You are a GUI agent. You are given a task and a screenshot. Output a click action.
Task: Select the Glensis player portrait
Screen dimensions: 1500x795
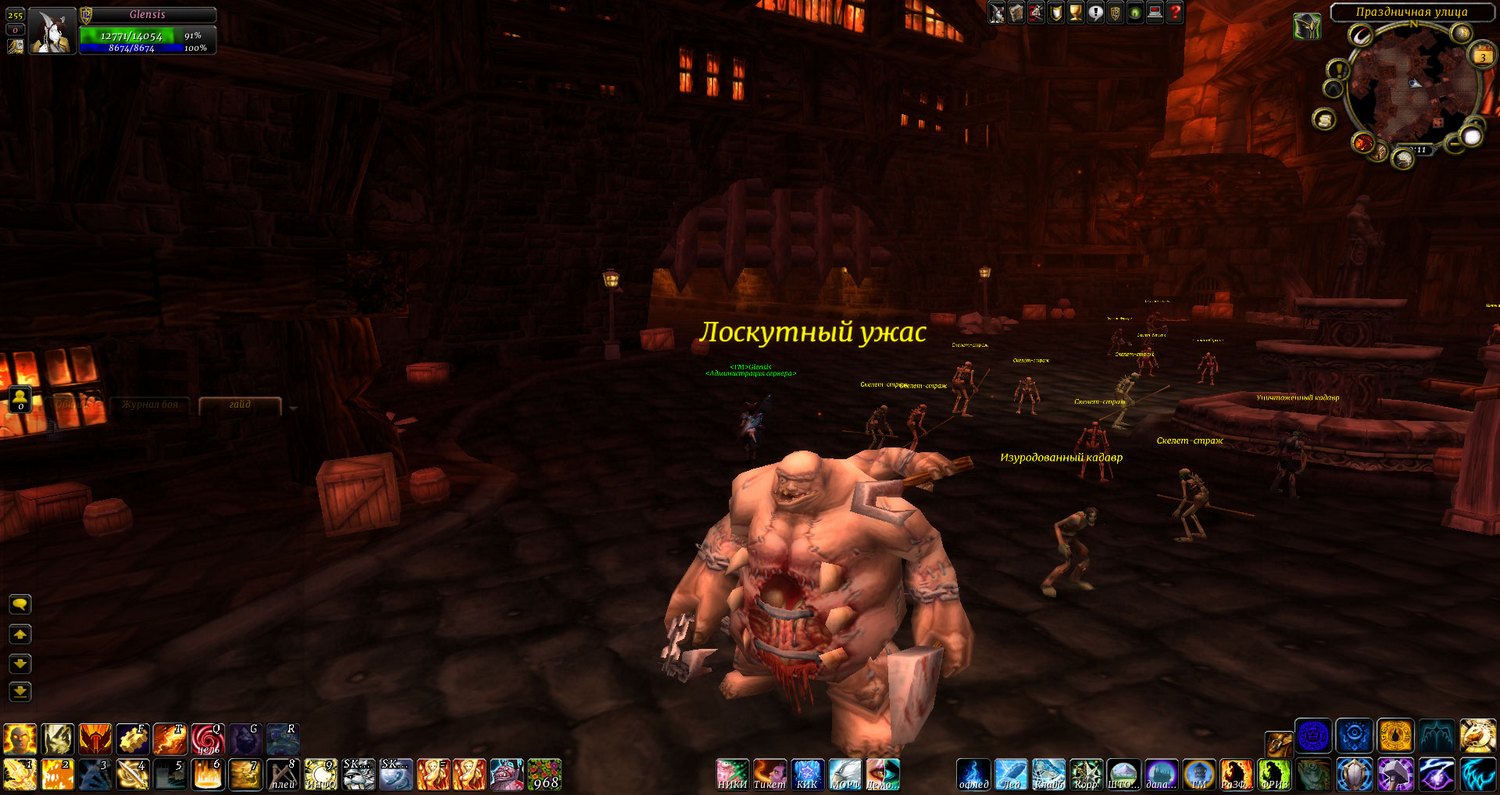[x=52, y=31]
